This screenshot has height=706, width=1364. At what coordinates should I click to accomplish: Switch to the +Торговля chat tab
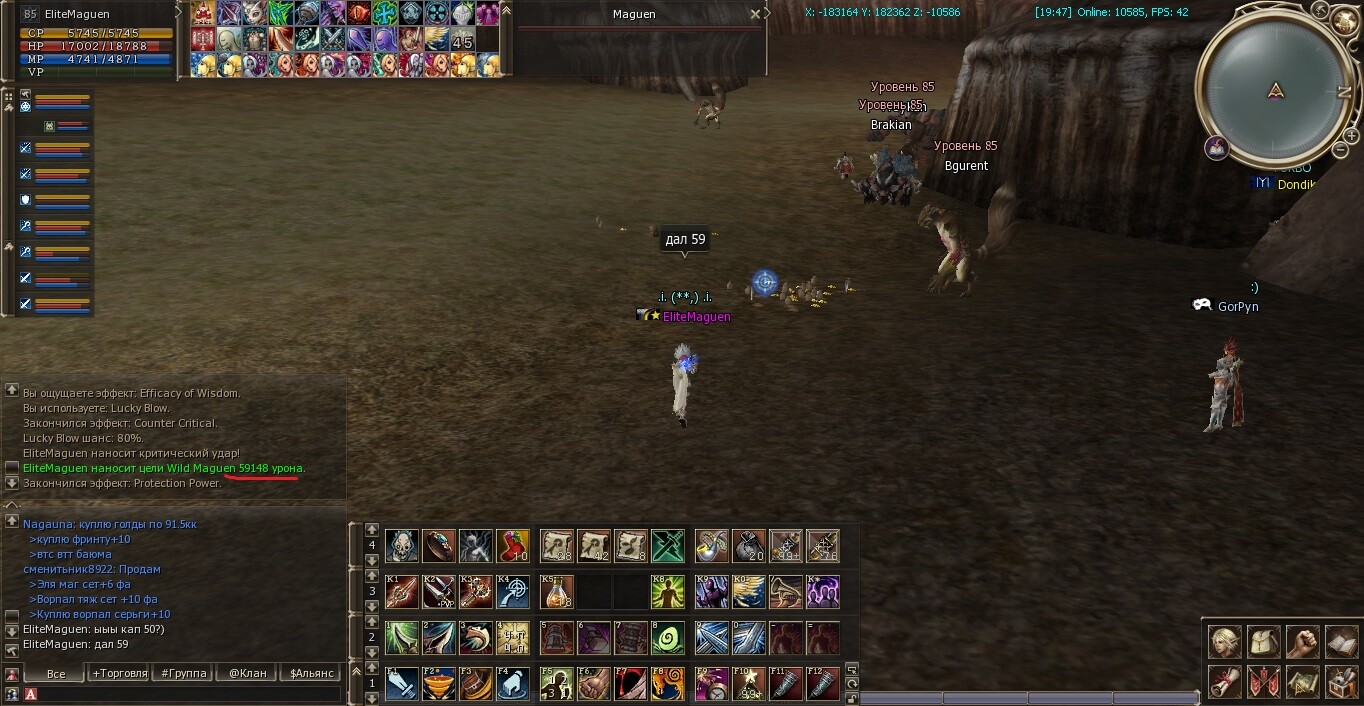[120, 673]
